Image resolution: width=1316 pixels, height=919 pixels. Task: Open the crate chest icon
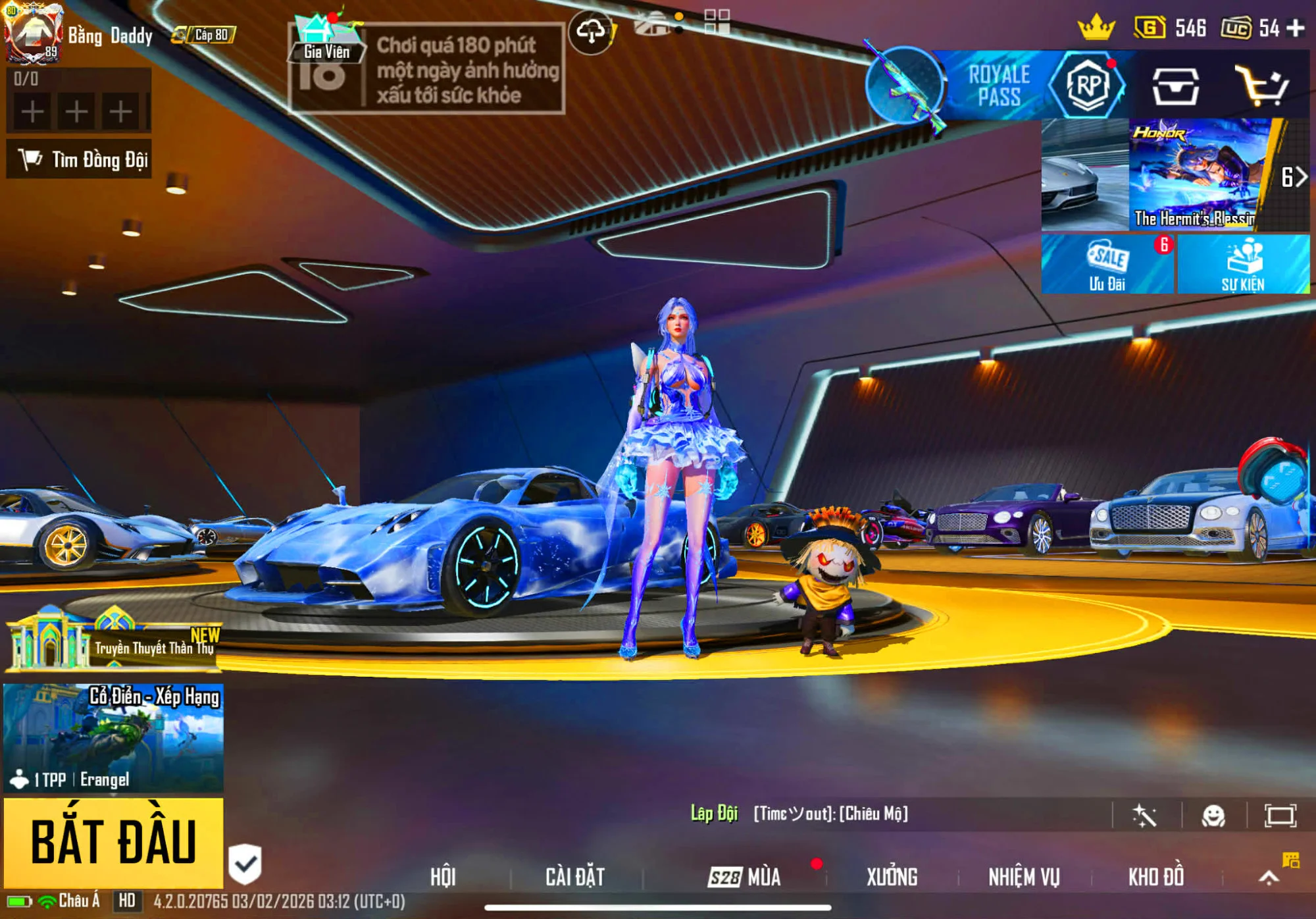[1175, 86]
